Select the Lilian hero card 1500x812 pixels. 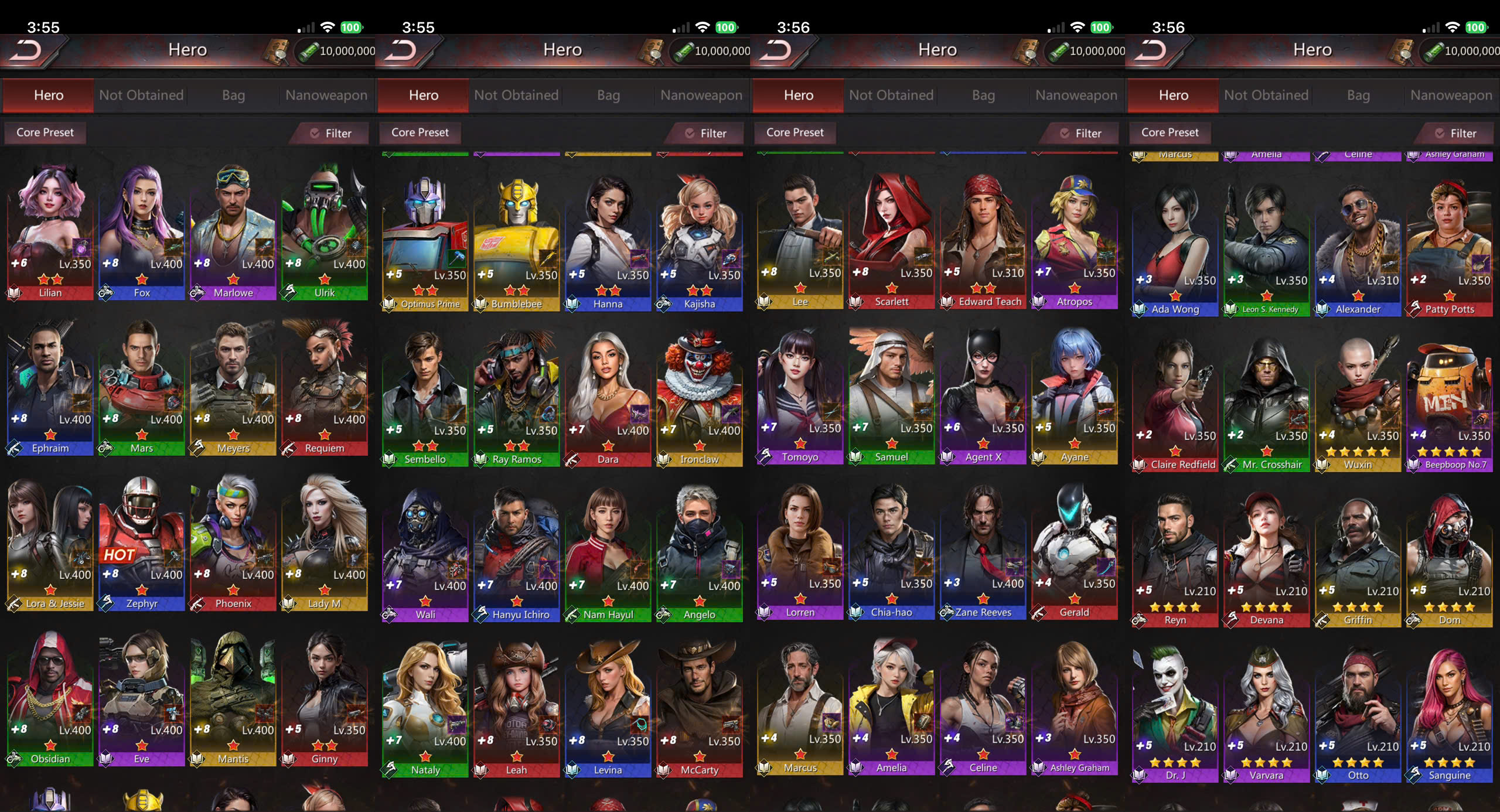pos(50,231)
